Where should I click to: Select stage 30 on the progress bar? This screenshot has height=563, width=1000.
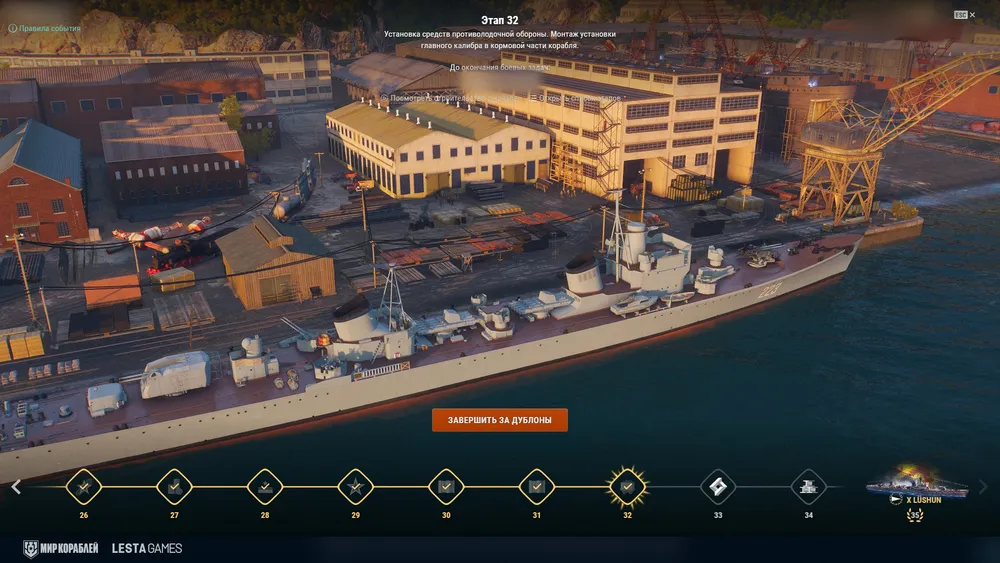[x=446, y=487]
